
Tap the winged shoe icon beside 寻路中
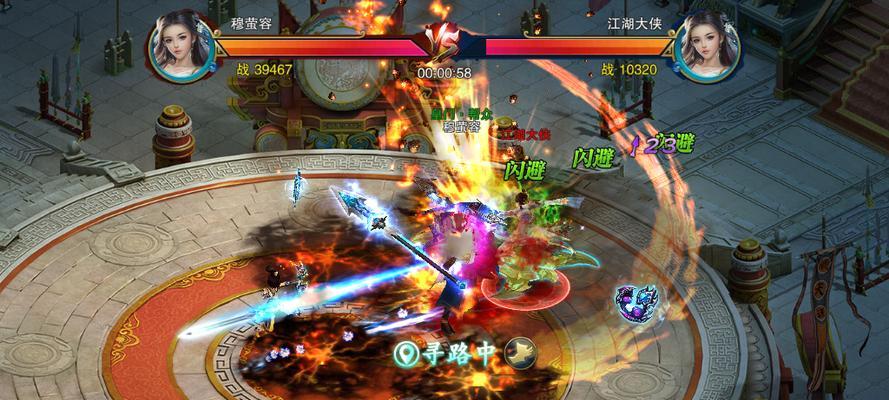(x=520, y=351)
